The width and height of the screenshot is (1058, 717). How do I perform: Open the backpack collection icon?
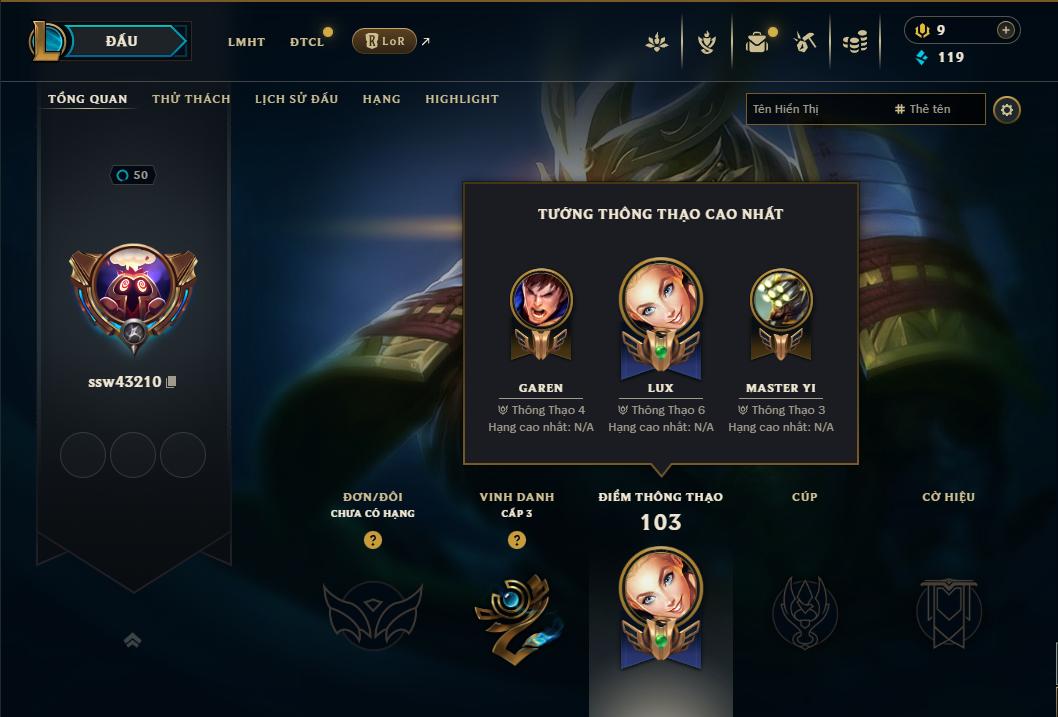757,42
